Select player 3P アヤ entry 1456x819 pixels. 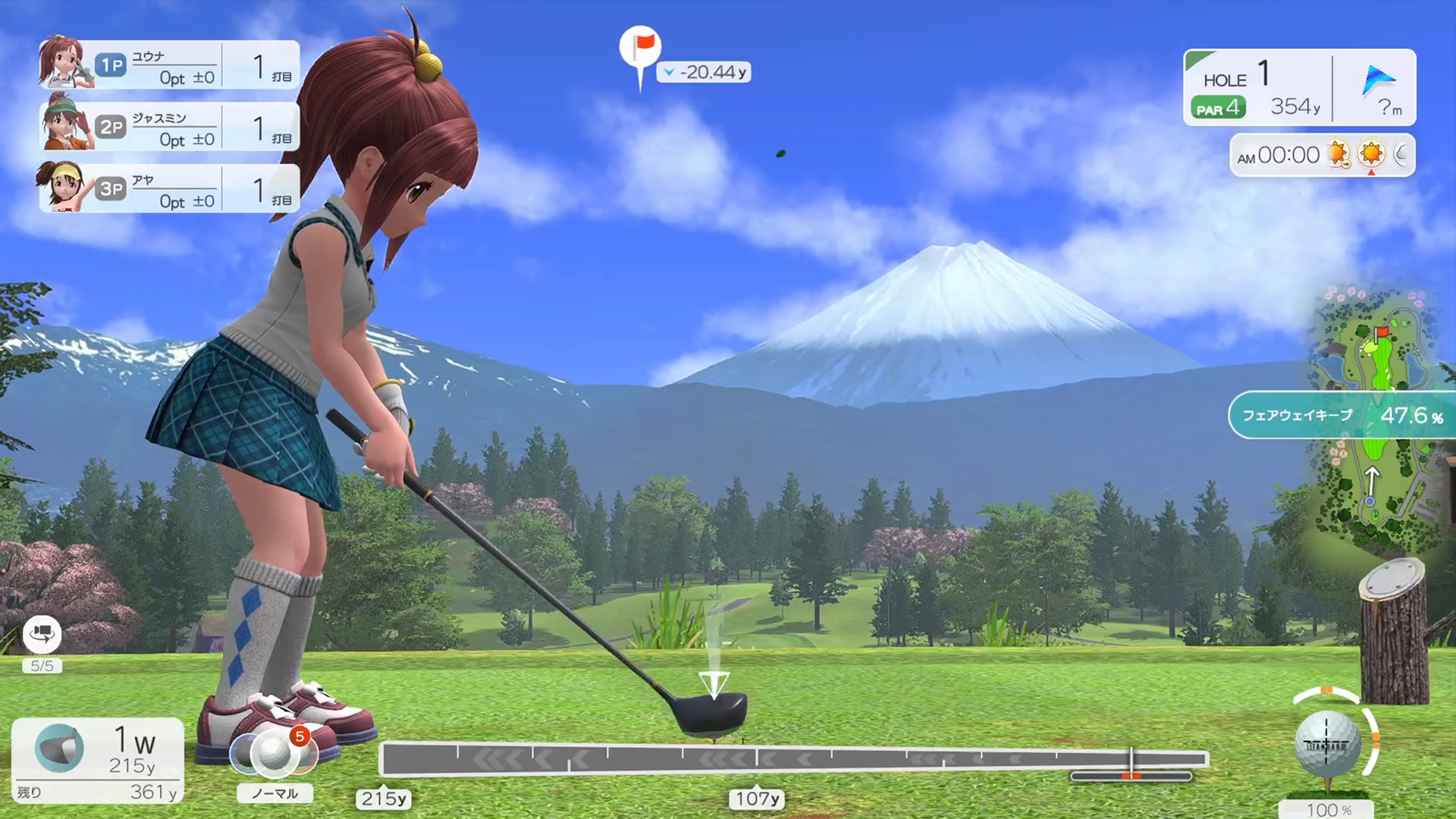[x=167, y=190]
